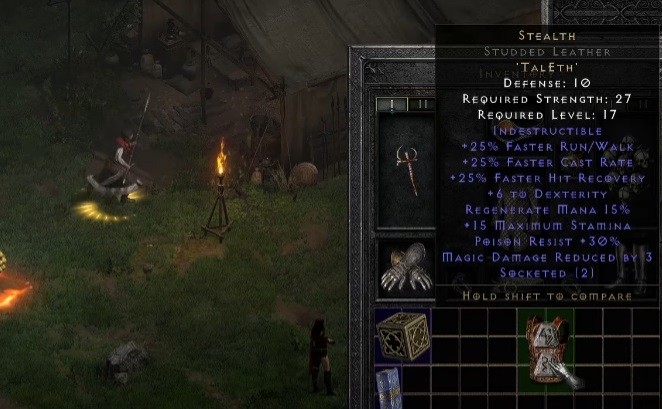Select the blue tome in inventory
The image size is (662, 409).
pos(389,387)
